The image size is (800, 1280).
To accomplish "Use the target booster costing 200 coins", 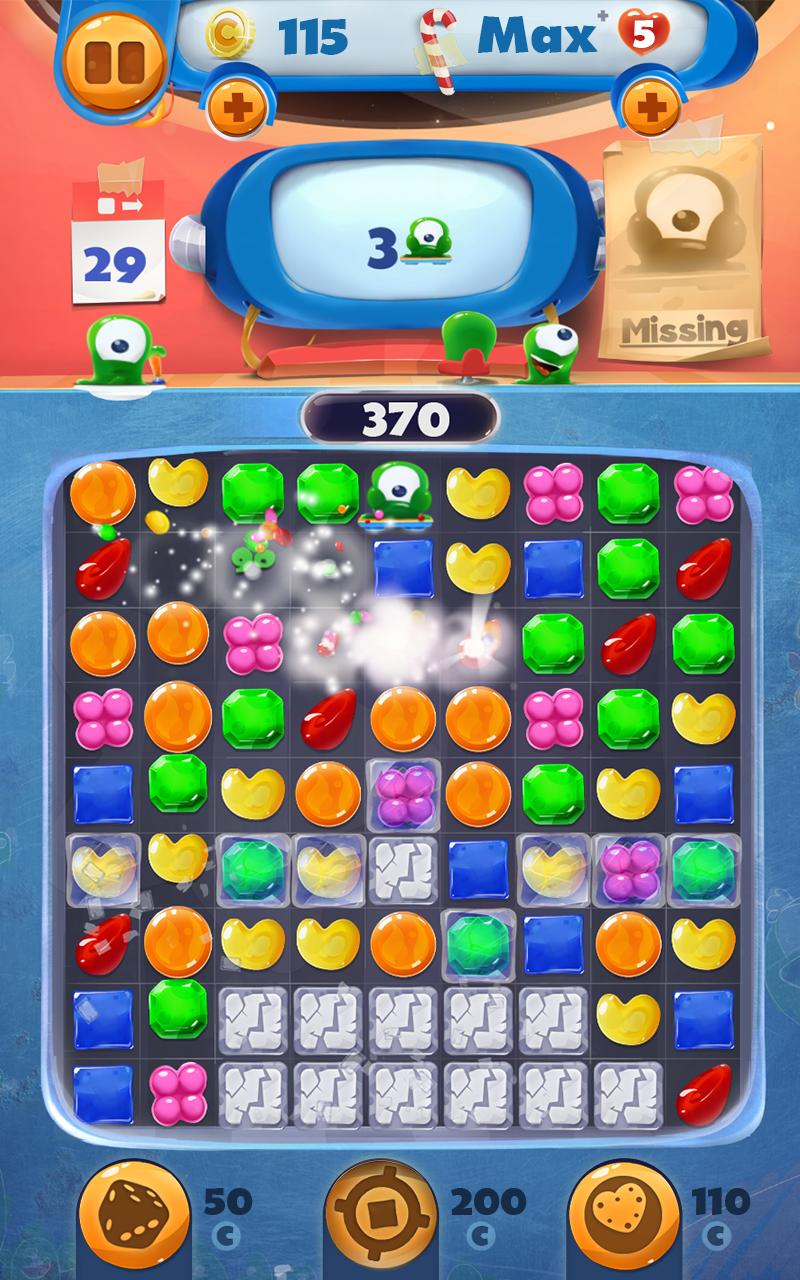I will click(380, 1217).
